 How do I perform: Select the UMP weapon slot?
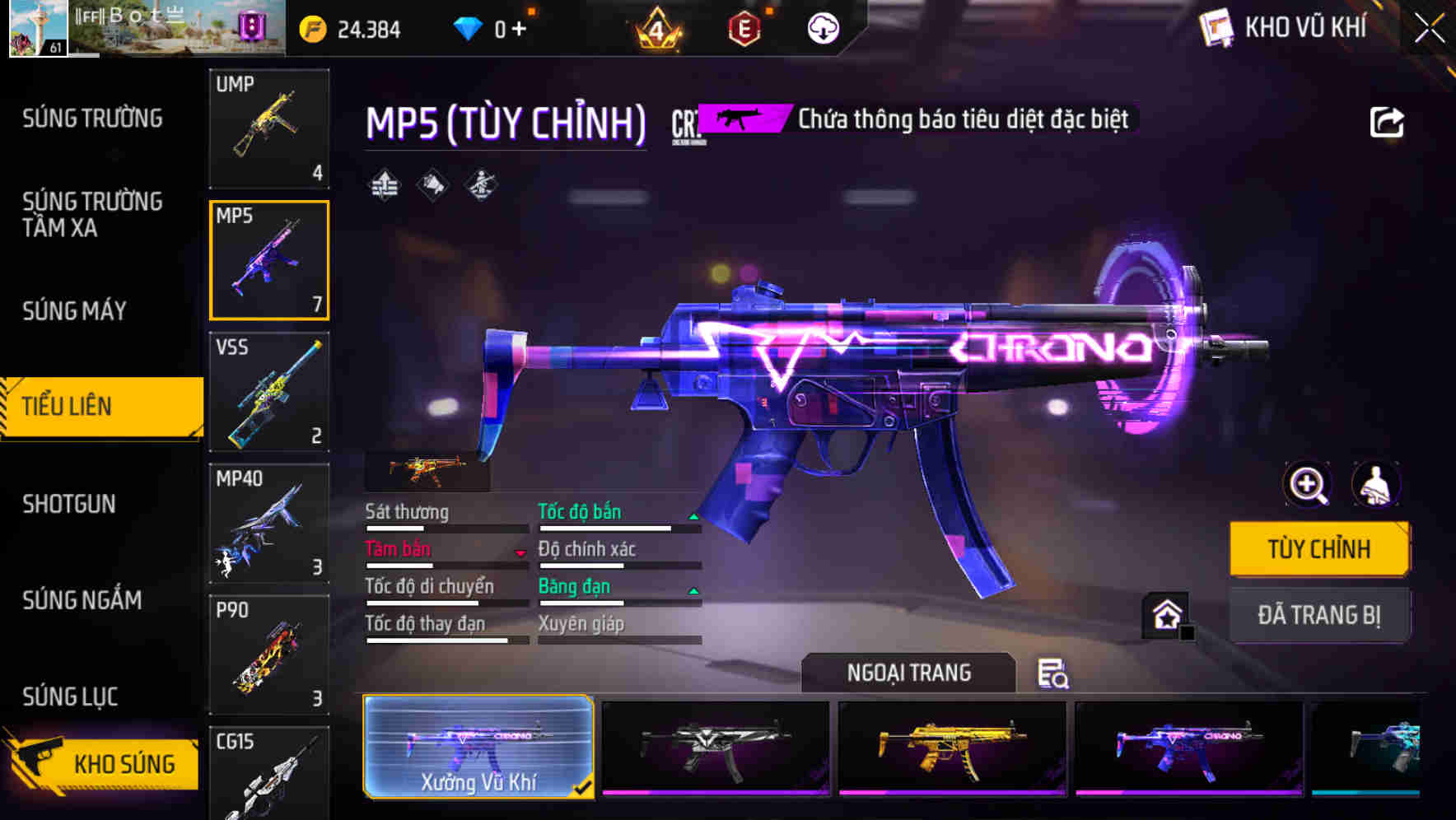[269, 128]
